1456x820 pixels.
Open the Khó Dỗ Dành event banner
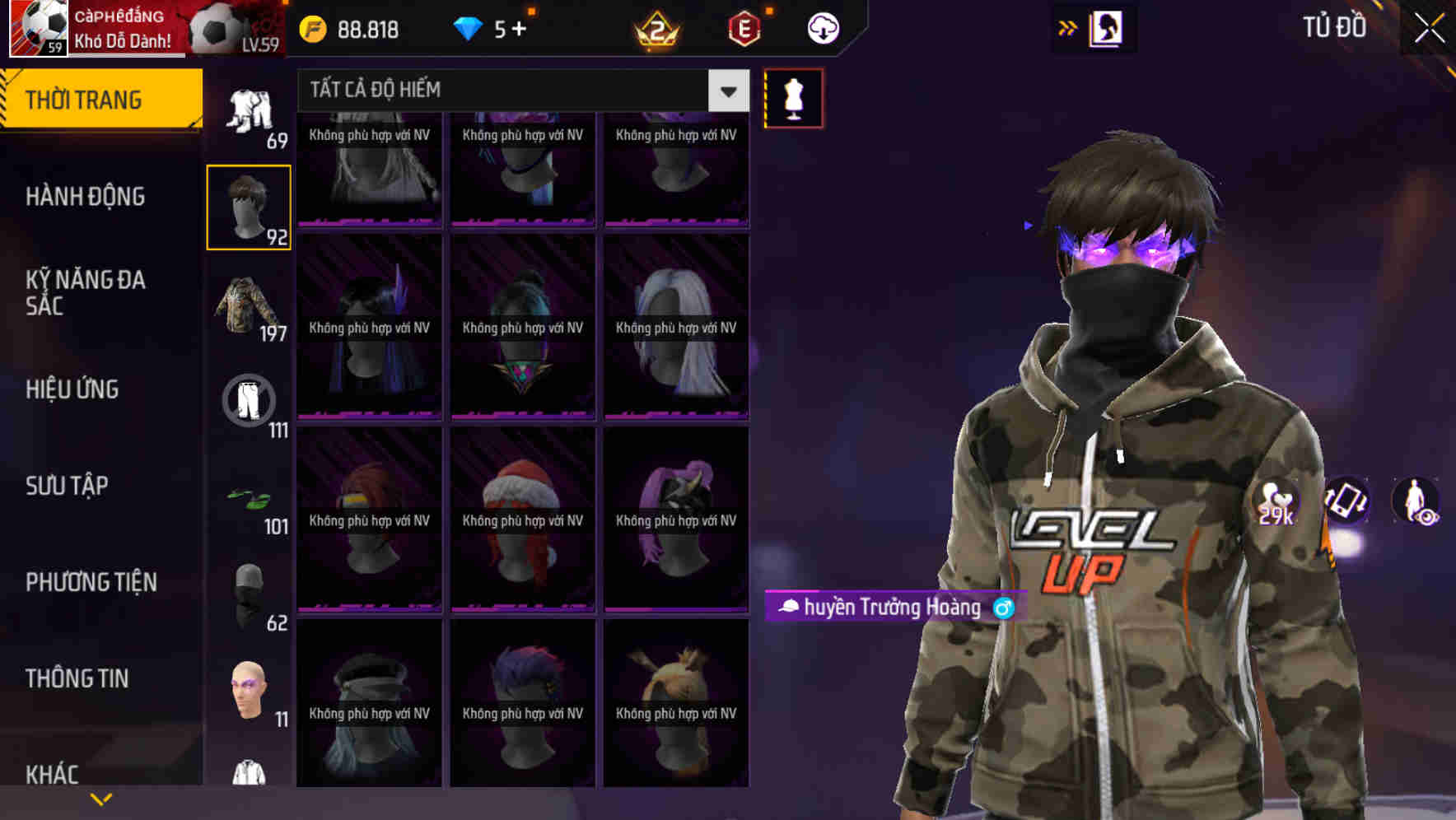point(124,27)
